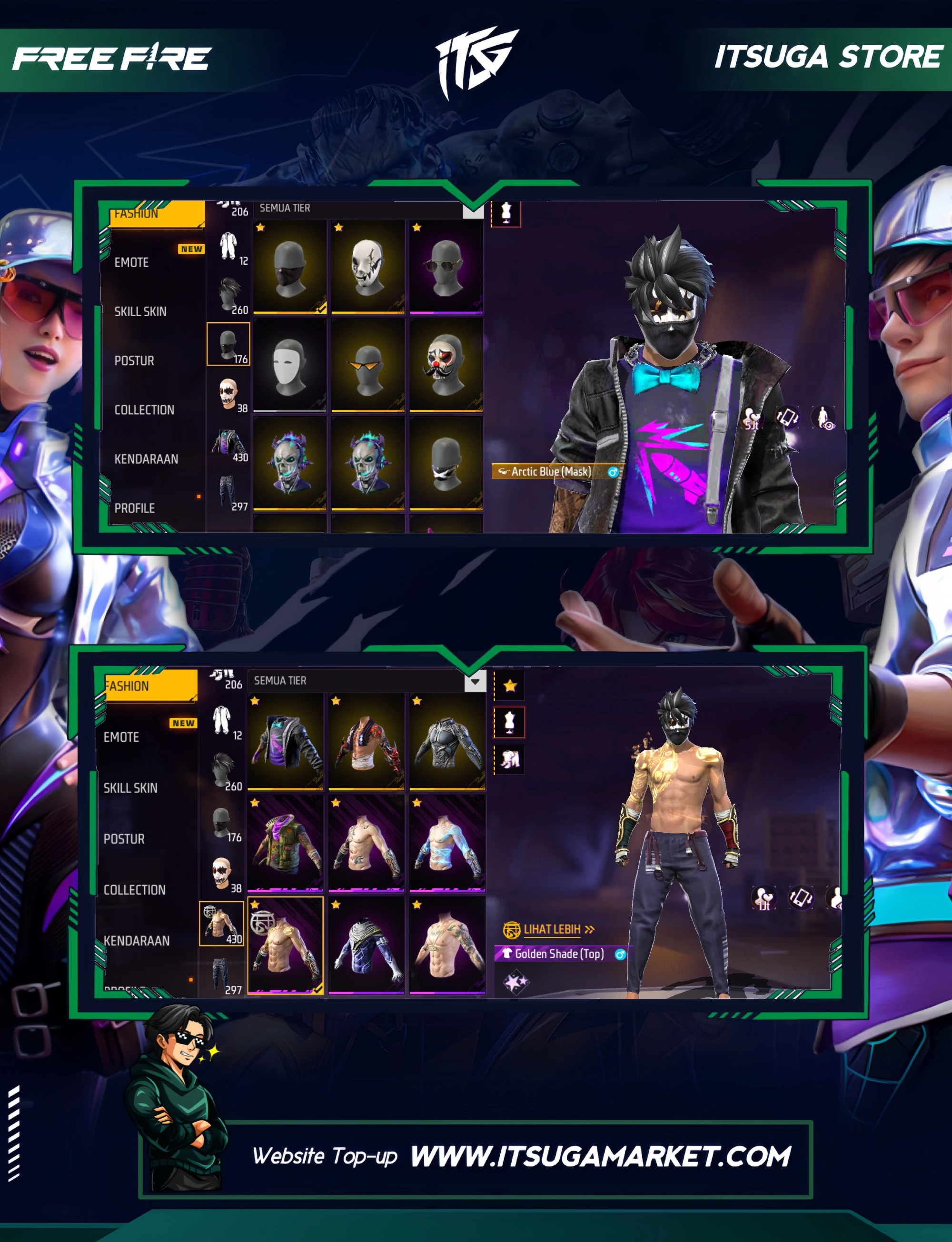The width and height of the screenshot is (952, 1242).
Task: Choose the plain white face mask
Action: pos(289,364)
